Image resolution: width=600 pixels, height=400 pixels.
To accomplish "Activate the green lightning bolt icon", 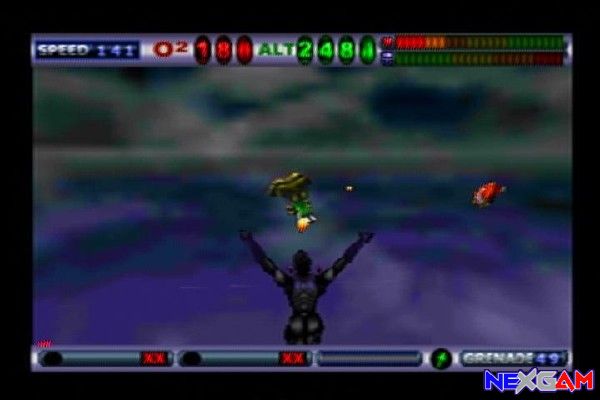I will click(x=441, y=358).
